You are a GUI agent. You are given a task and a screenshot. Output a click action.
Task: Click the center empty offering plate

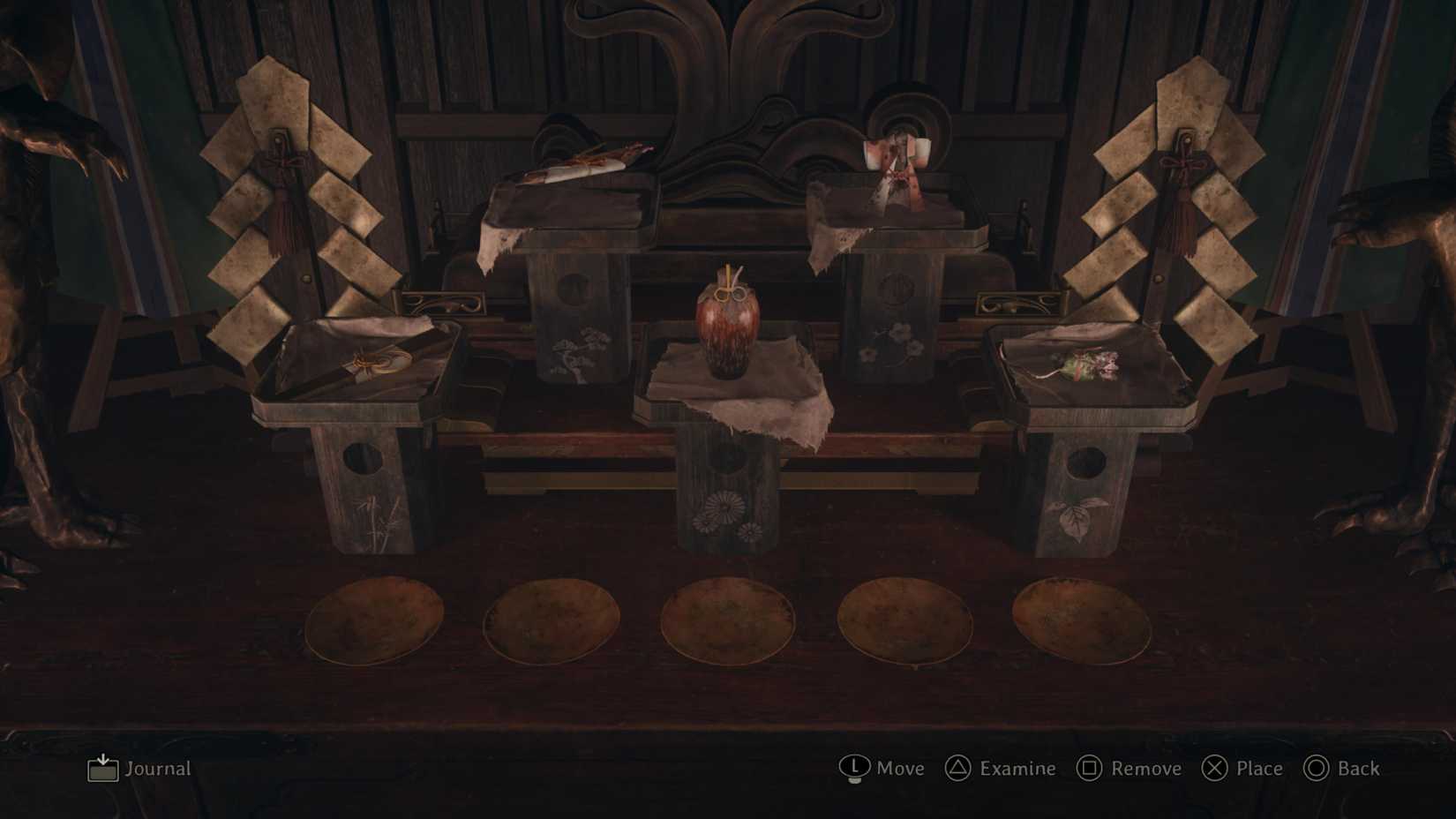[728, 621]
